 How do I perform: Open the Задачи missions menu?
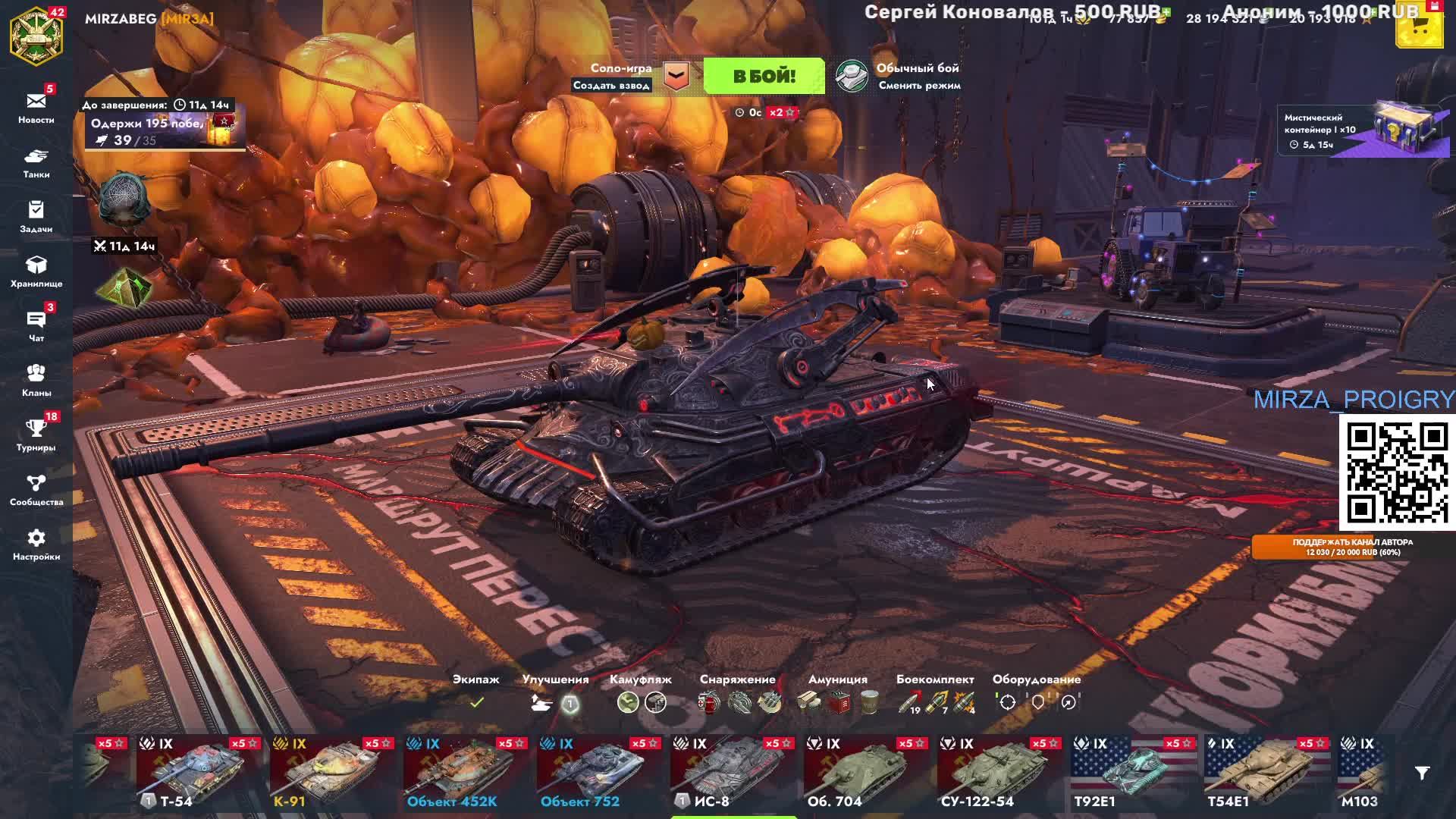coord(36,217)
